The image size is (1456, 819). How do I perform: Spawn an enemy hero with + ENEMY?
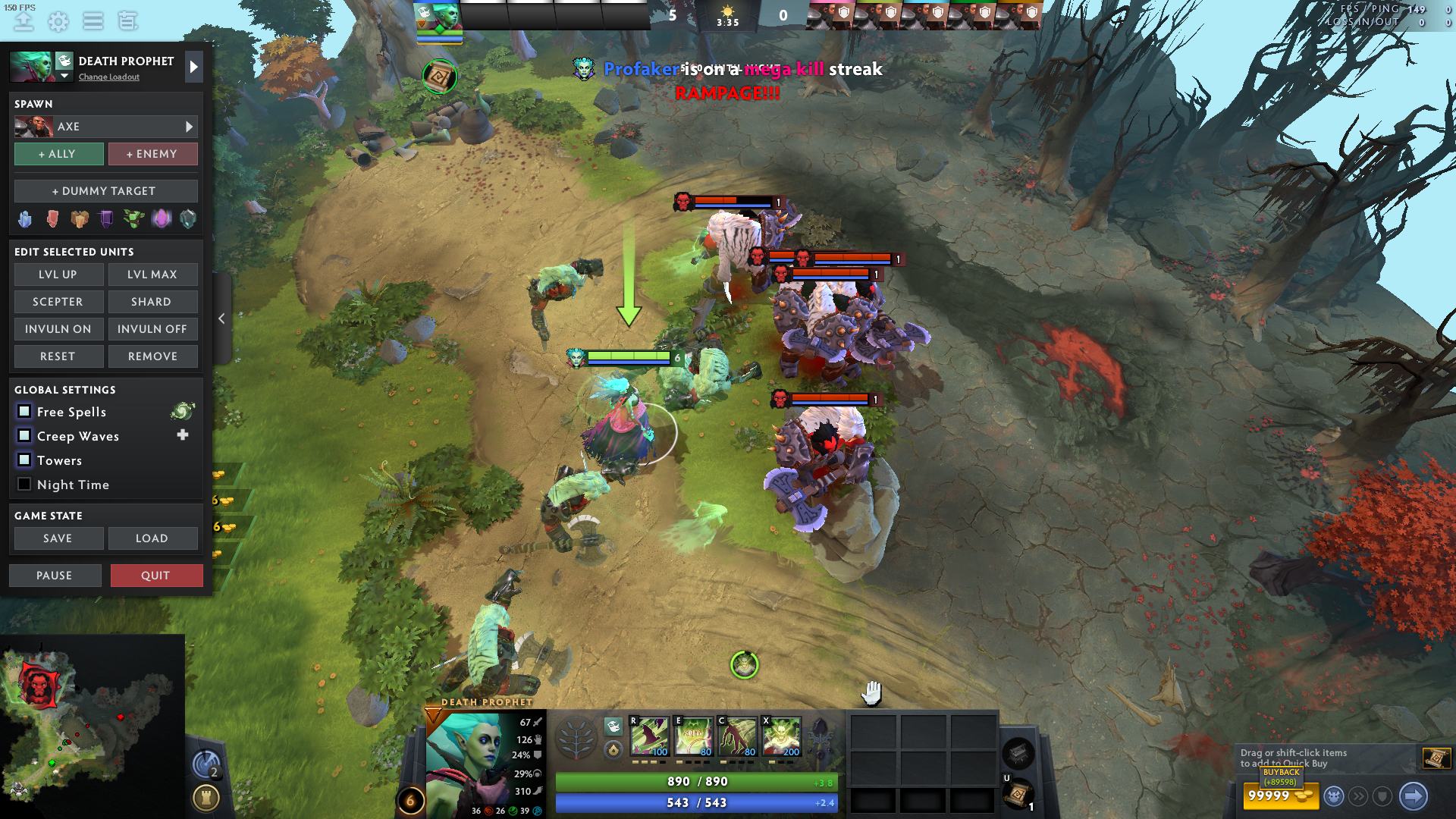click(152, 154)
